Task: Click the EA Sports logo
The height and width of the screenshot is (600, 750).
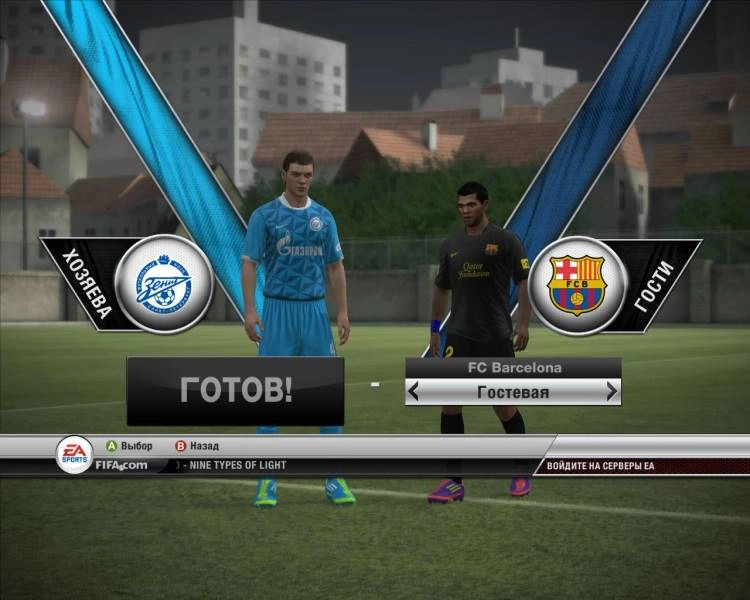Action: pyautogui.click(x=74, y=453)
